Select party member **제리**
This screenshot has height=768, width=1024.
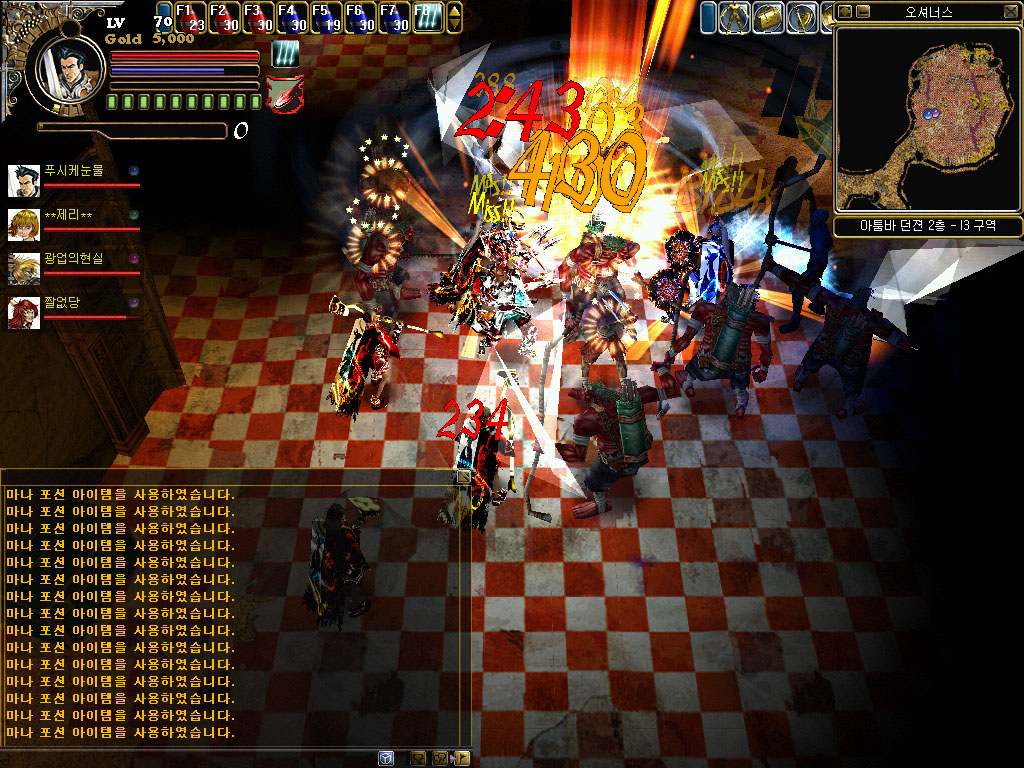click(68, 216)
